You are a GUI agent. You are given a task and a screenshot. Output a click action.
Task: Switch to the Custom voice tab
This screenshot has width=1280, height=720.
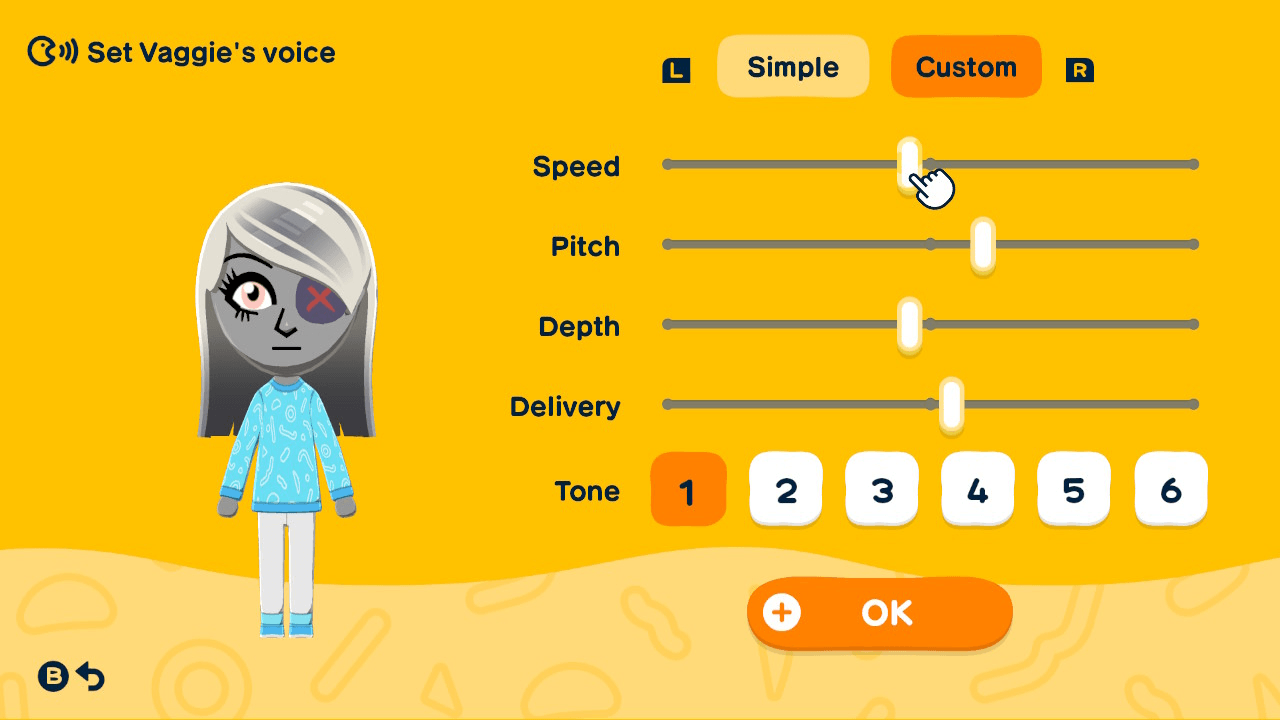click(965, 66)
